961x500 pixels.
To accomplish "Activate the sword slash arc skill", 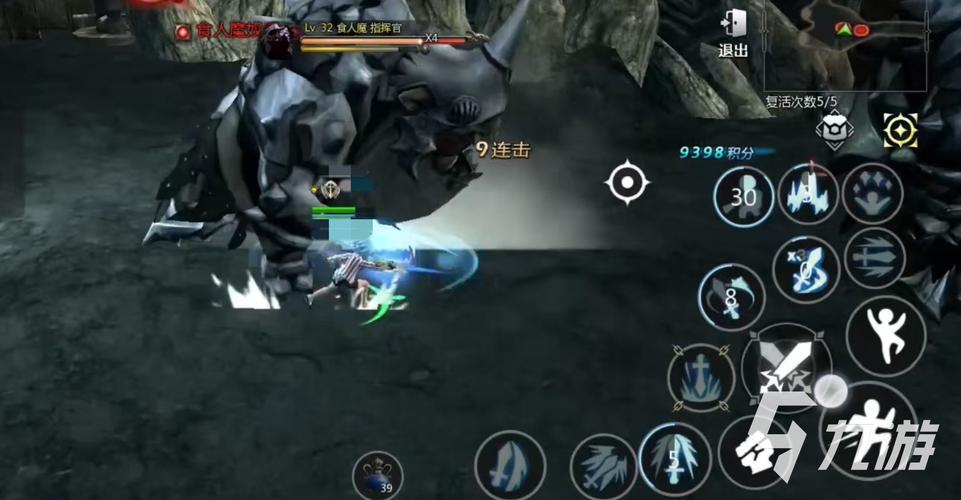I will click(510, 465).
